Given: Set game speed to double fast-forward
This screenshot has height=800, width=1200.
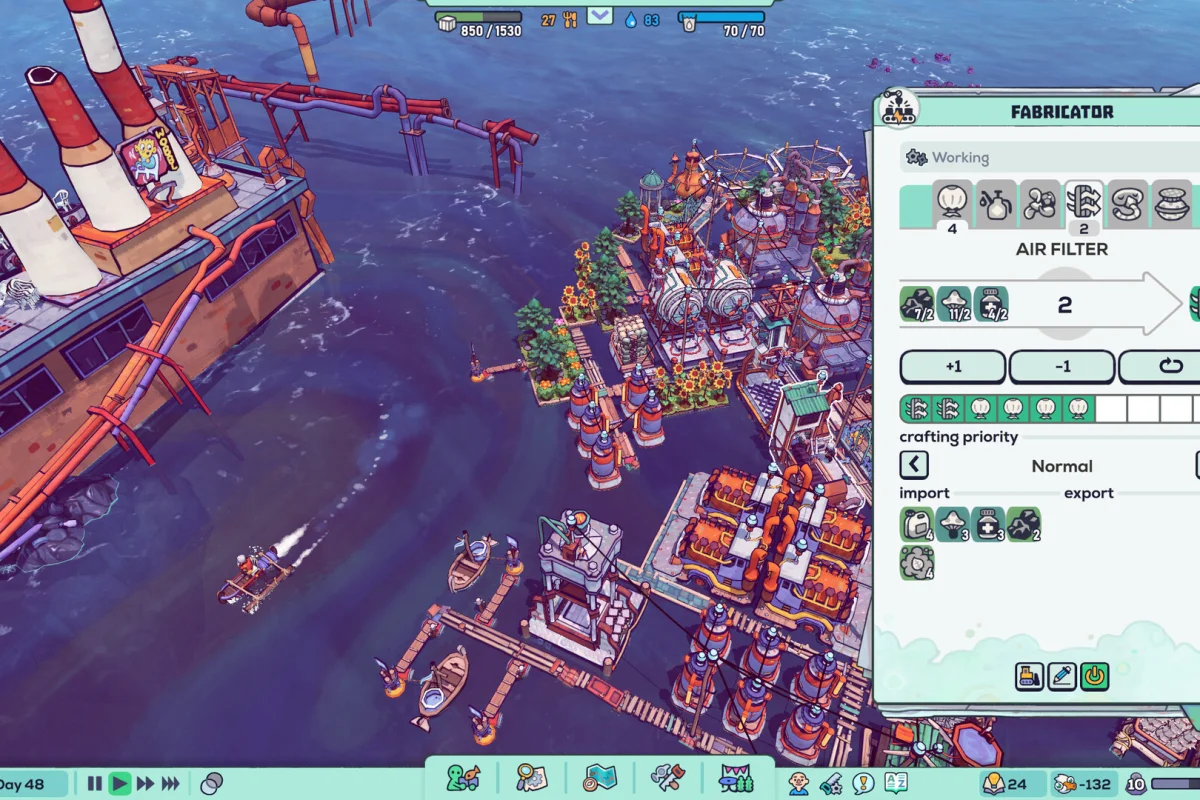Looking at the screenshot, I should click(x=146, y=784).
